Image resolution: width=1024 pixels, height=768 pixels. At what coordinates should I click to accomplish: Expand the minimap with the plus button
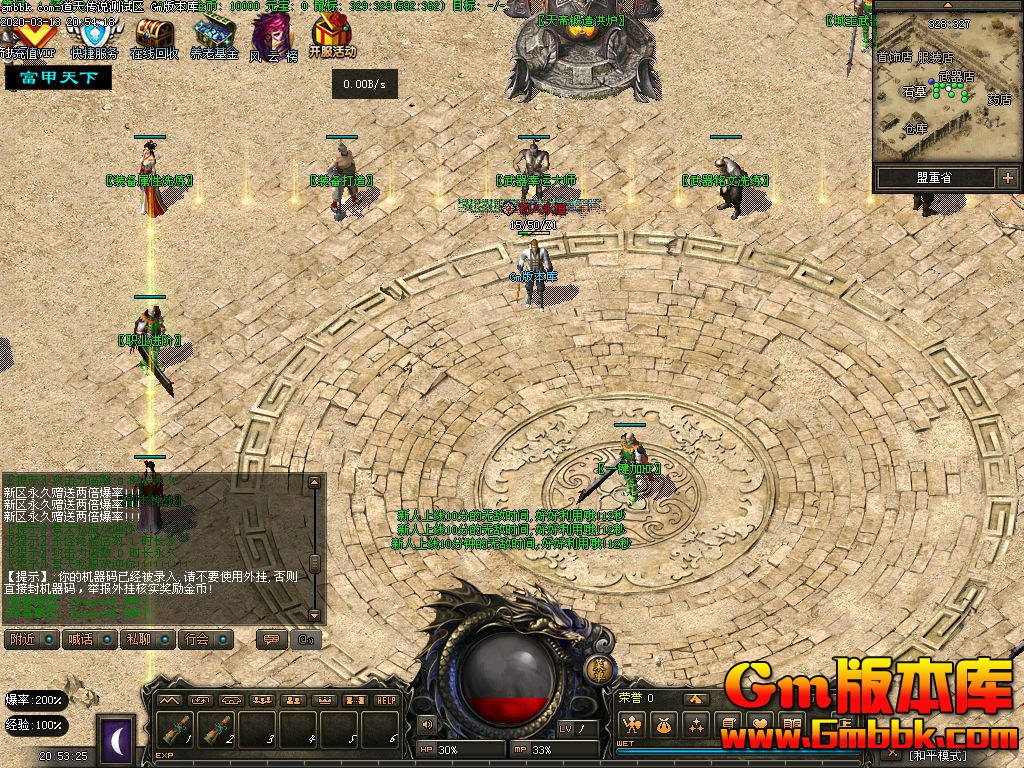point(1007,178)
